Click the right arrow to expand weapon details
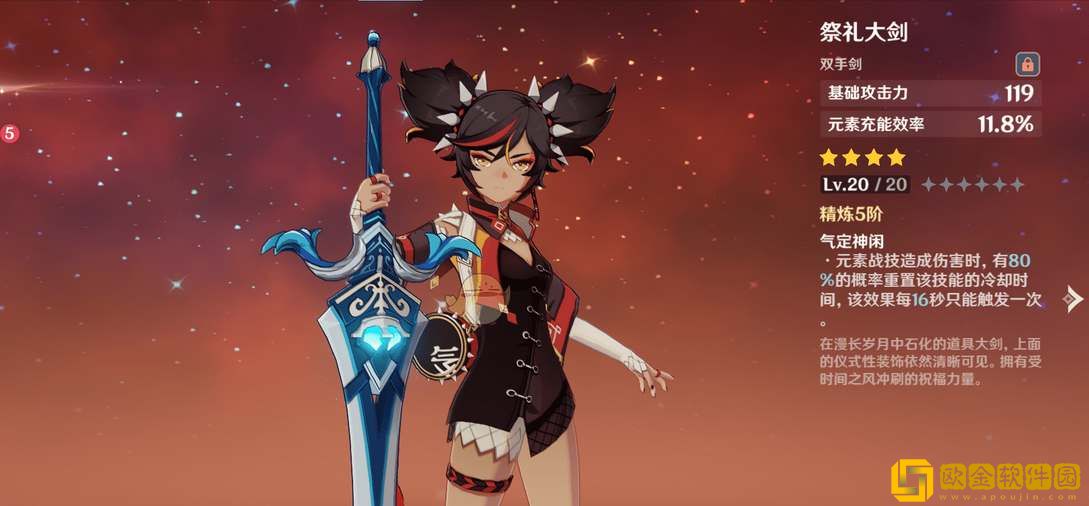 [x=1074, y=298]
